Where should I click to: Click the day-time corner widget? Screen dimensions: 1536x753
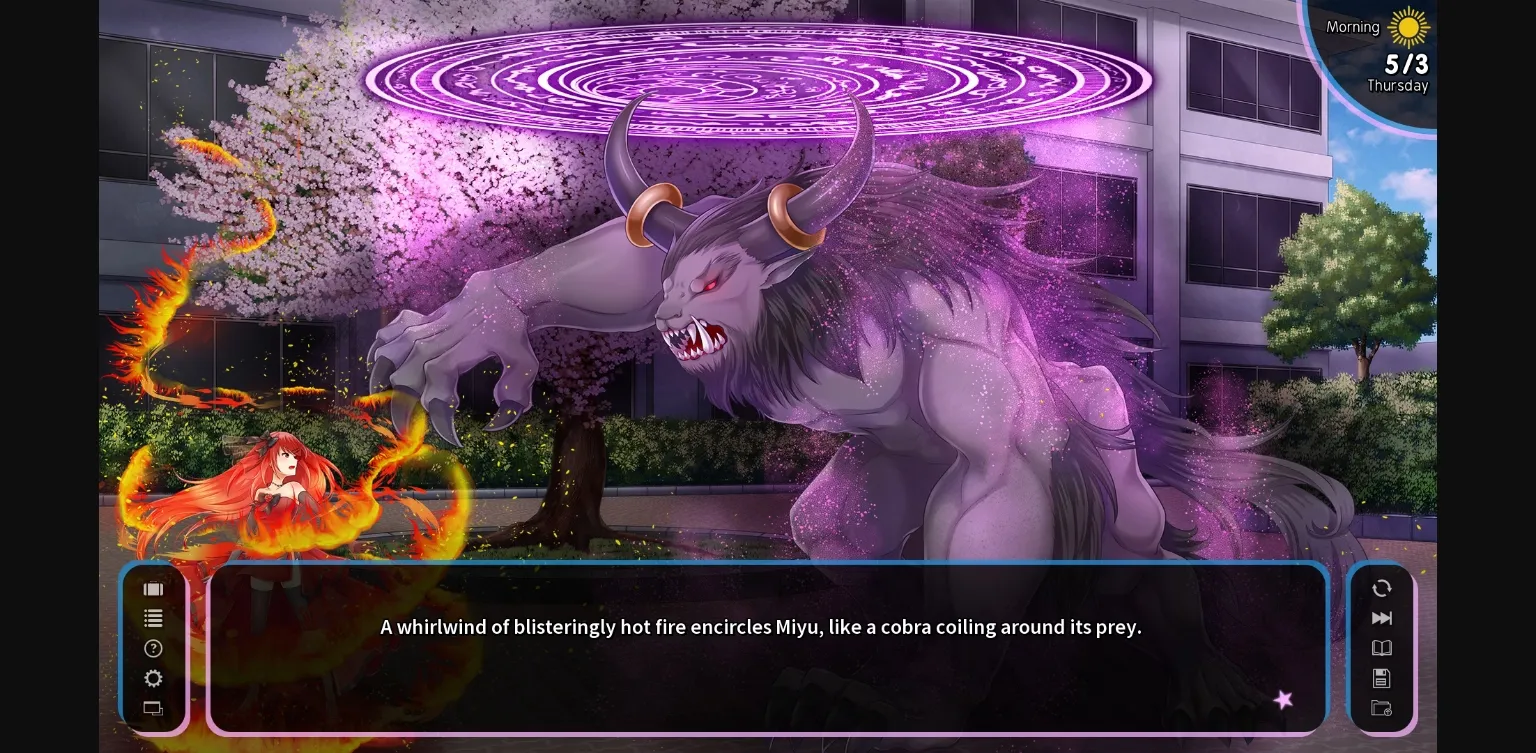coord(1390,55)
